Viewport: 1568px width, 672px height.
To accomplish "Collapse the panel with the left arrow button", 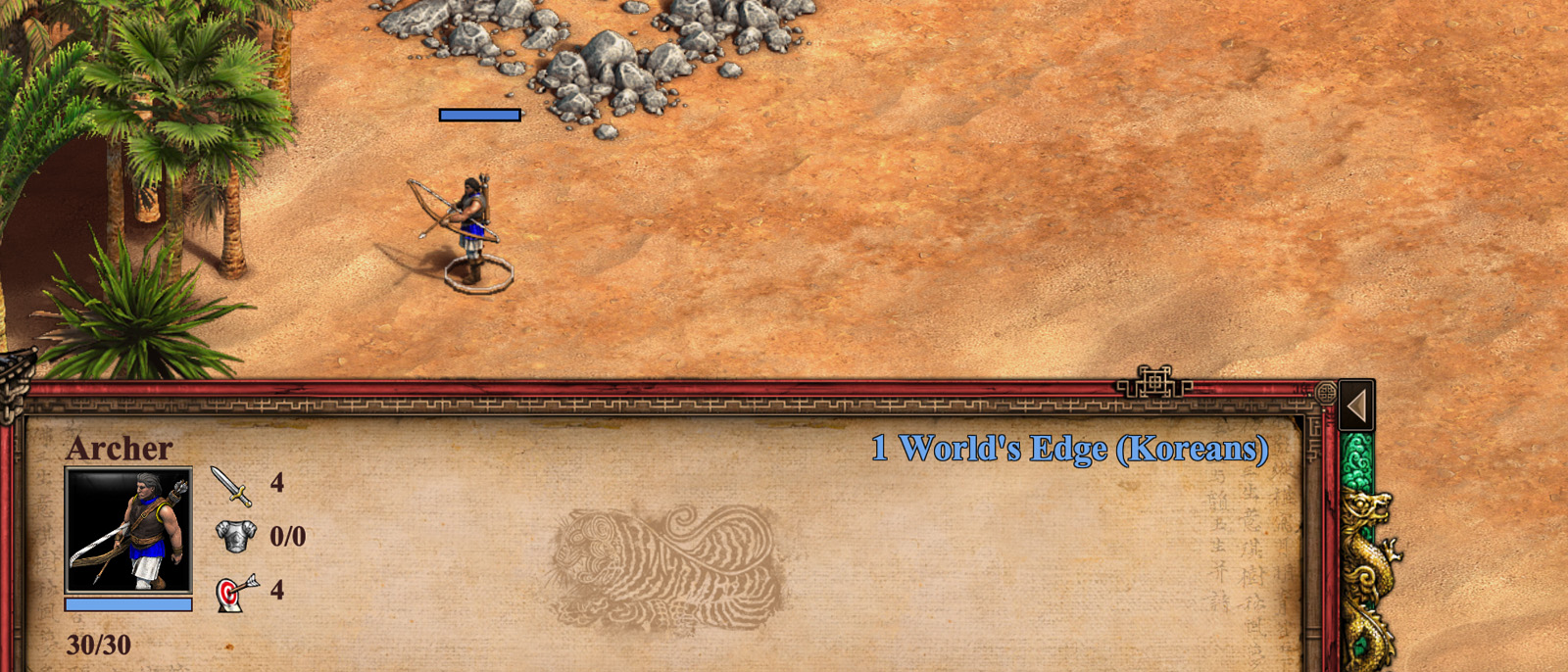I will tap(1357, 406).
